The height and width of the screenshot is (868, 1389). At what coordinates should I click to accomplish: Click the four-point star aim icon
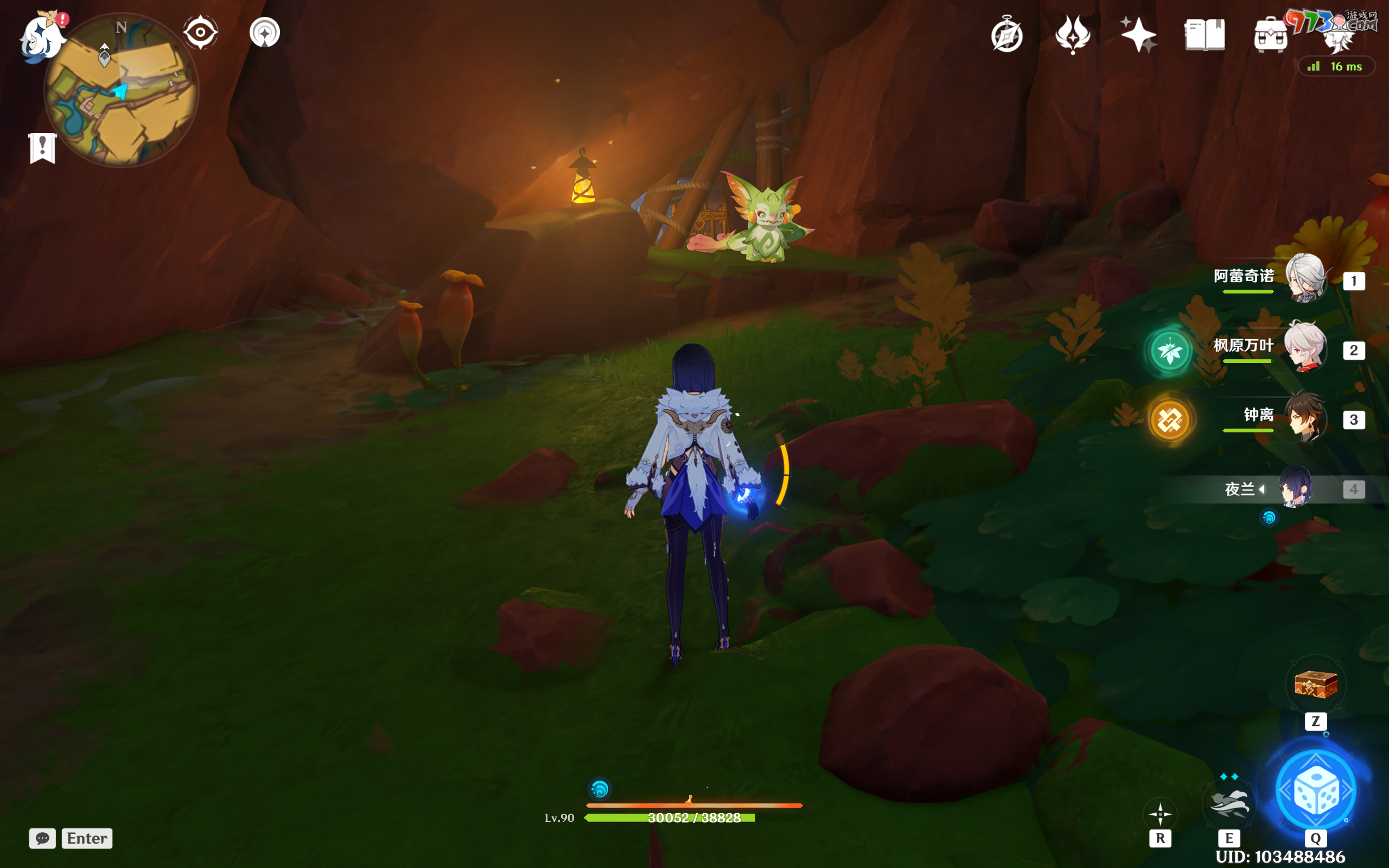tap(1160, 813)
